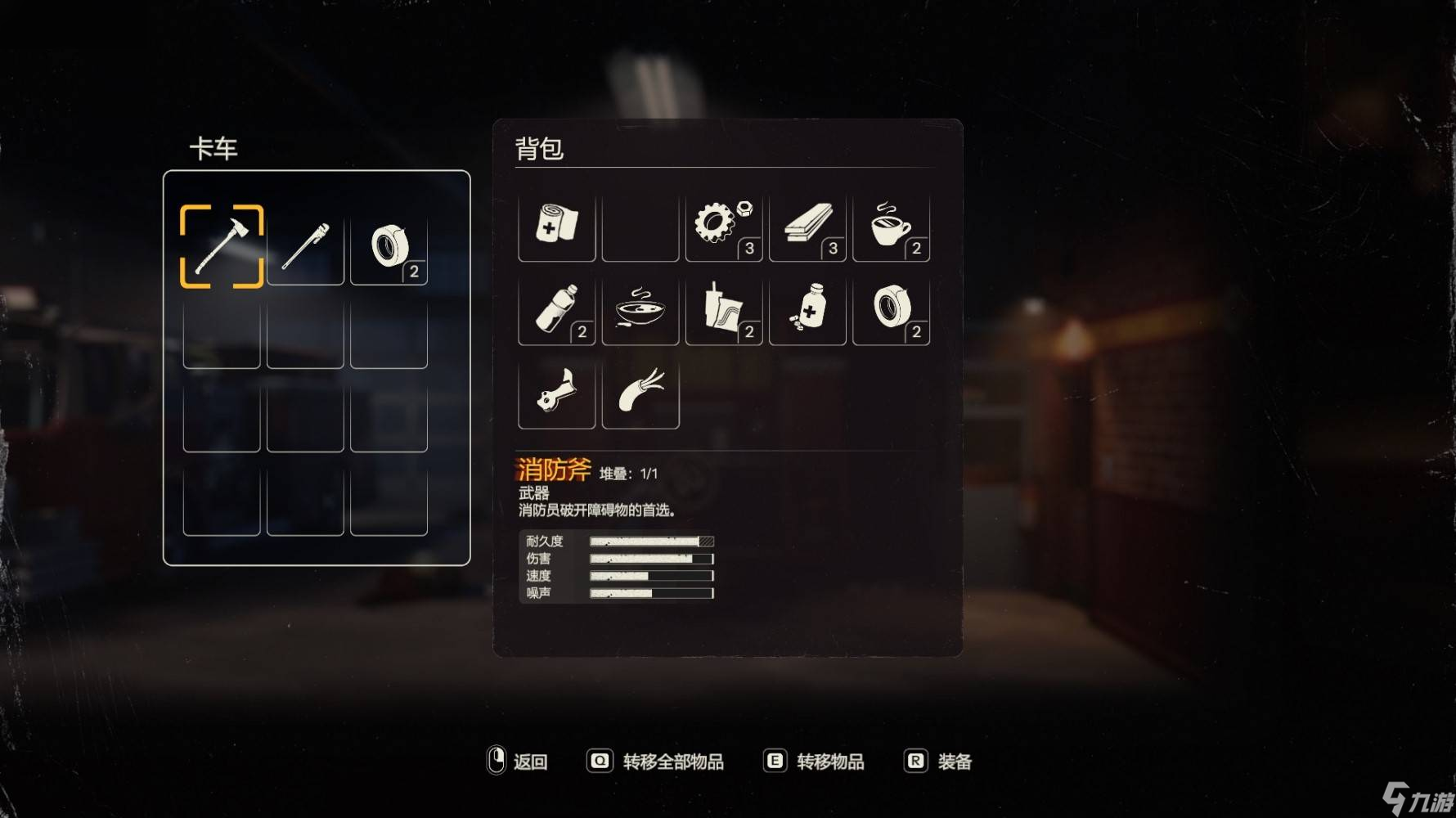Pick the duct tape in the truck
1456x818 pixels.
pos(389,246)
